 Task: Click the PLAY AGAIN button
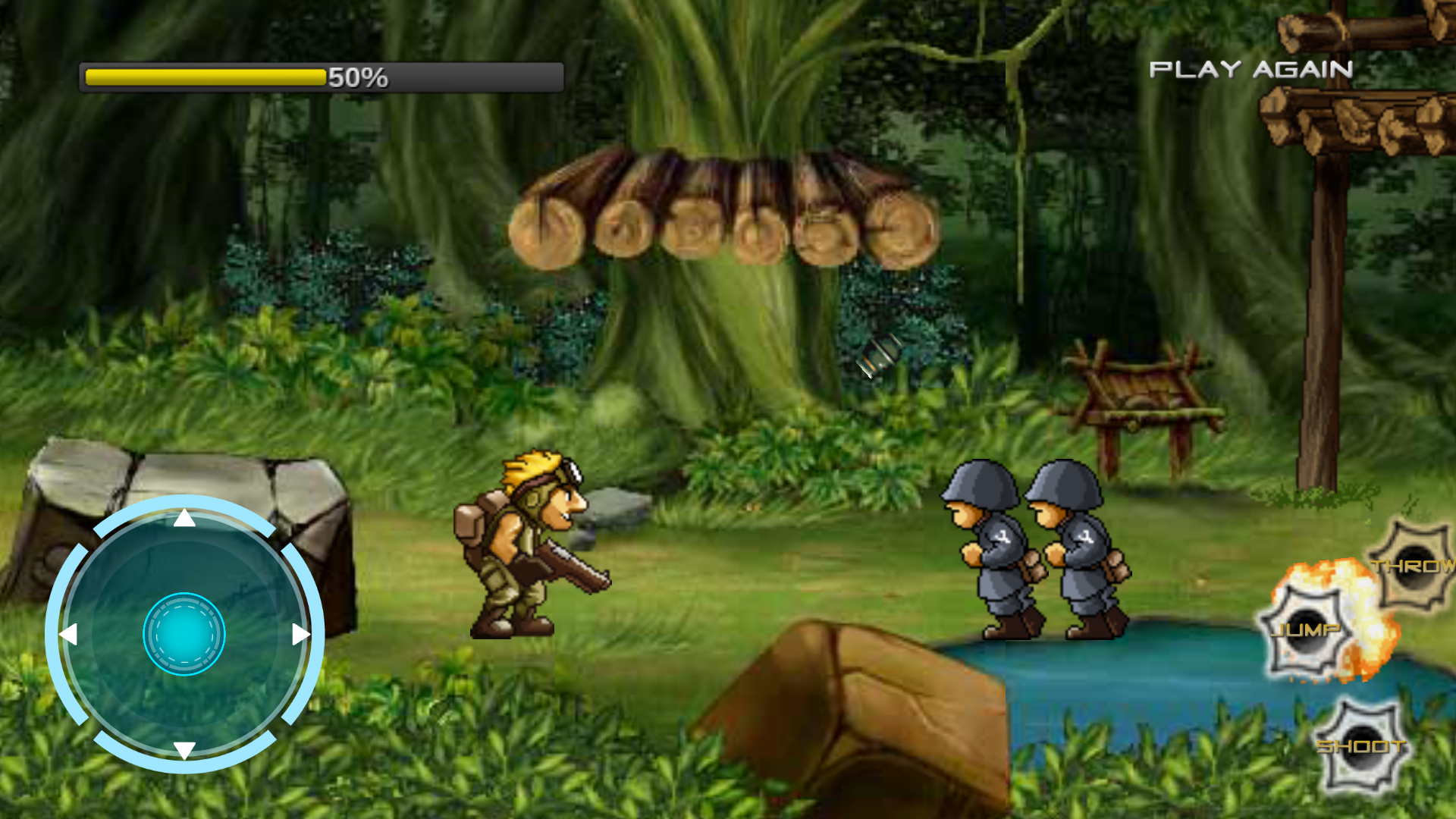point(1250,70)
